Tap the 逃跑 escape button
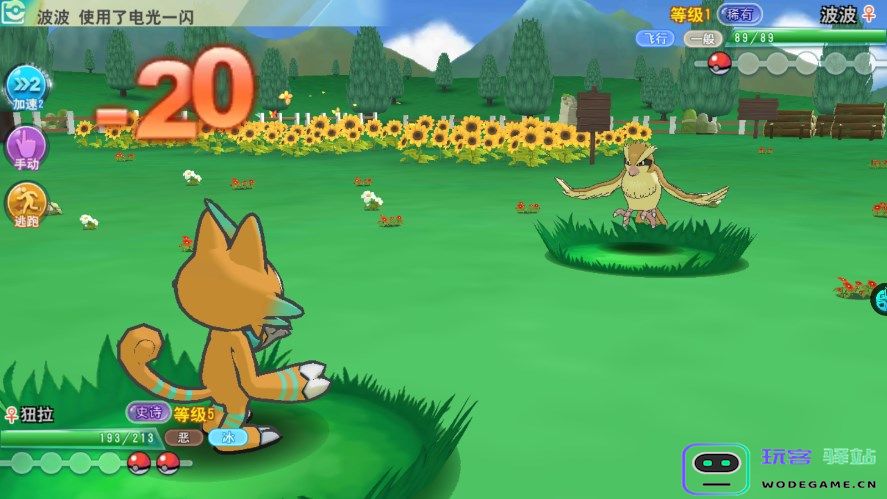Screen dimensions: 887x499 [26, 204]
